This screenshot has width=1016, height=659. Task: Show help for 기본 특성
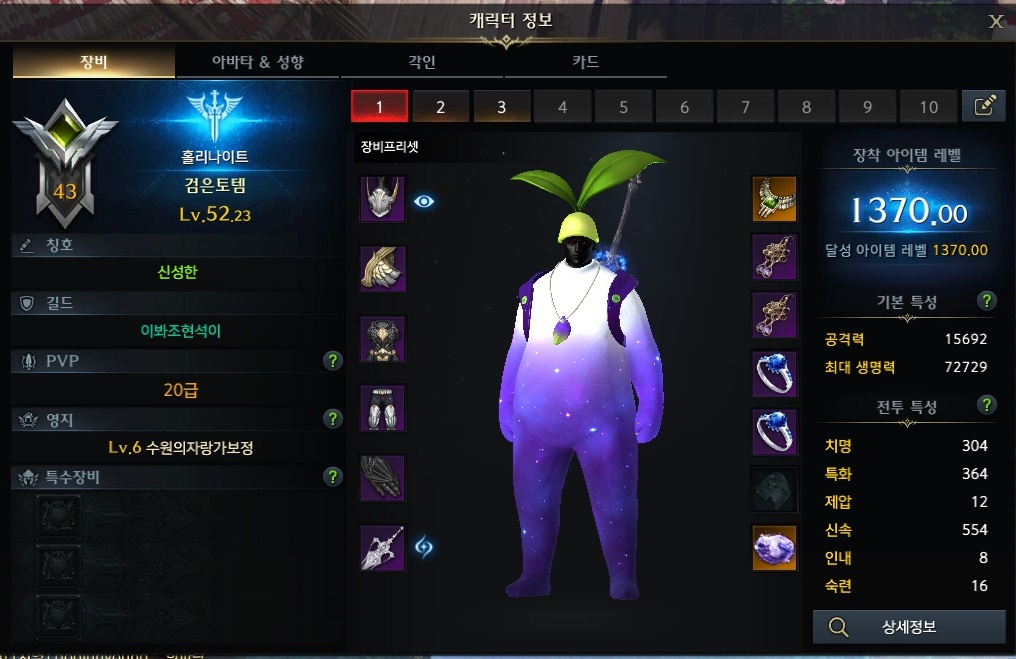coord(987,301)
